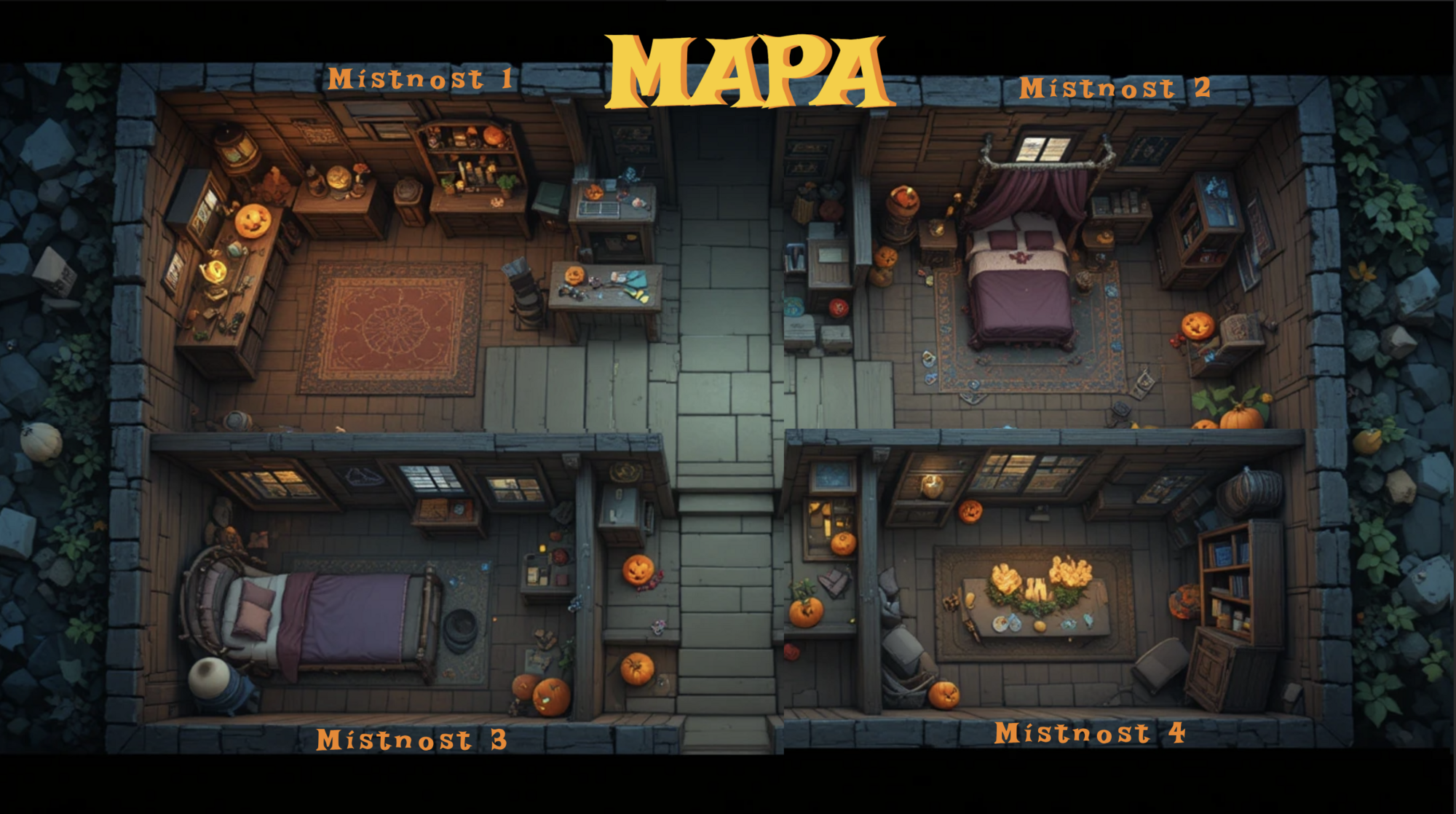
Task: Pick the Místnost 4 room label
Action: pos(1089,732)
